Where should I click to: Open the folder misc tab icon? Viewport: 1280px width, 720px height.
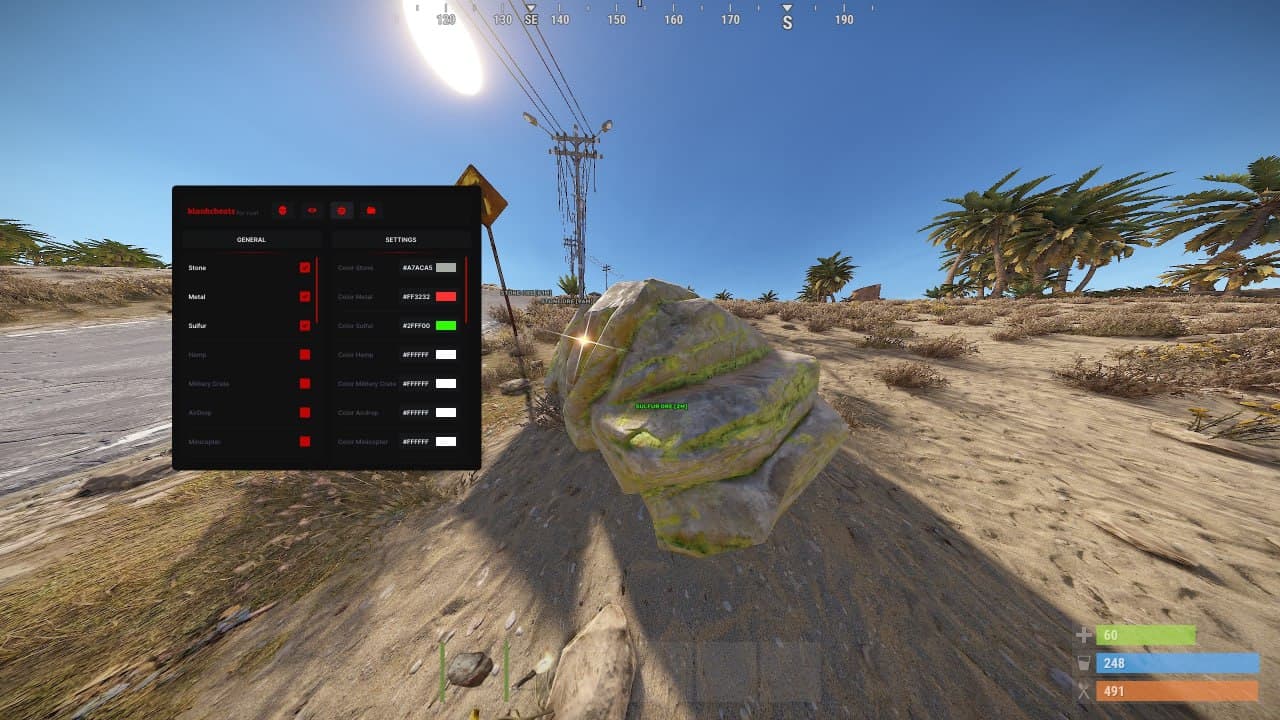pyautogui.click(x=371, y=210)
